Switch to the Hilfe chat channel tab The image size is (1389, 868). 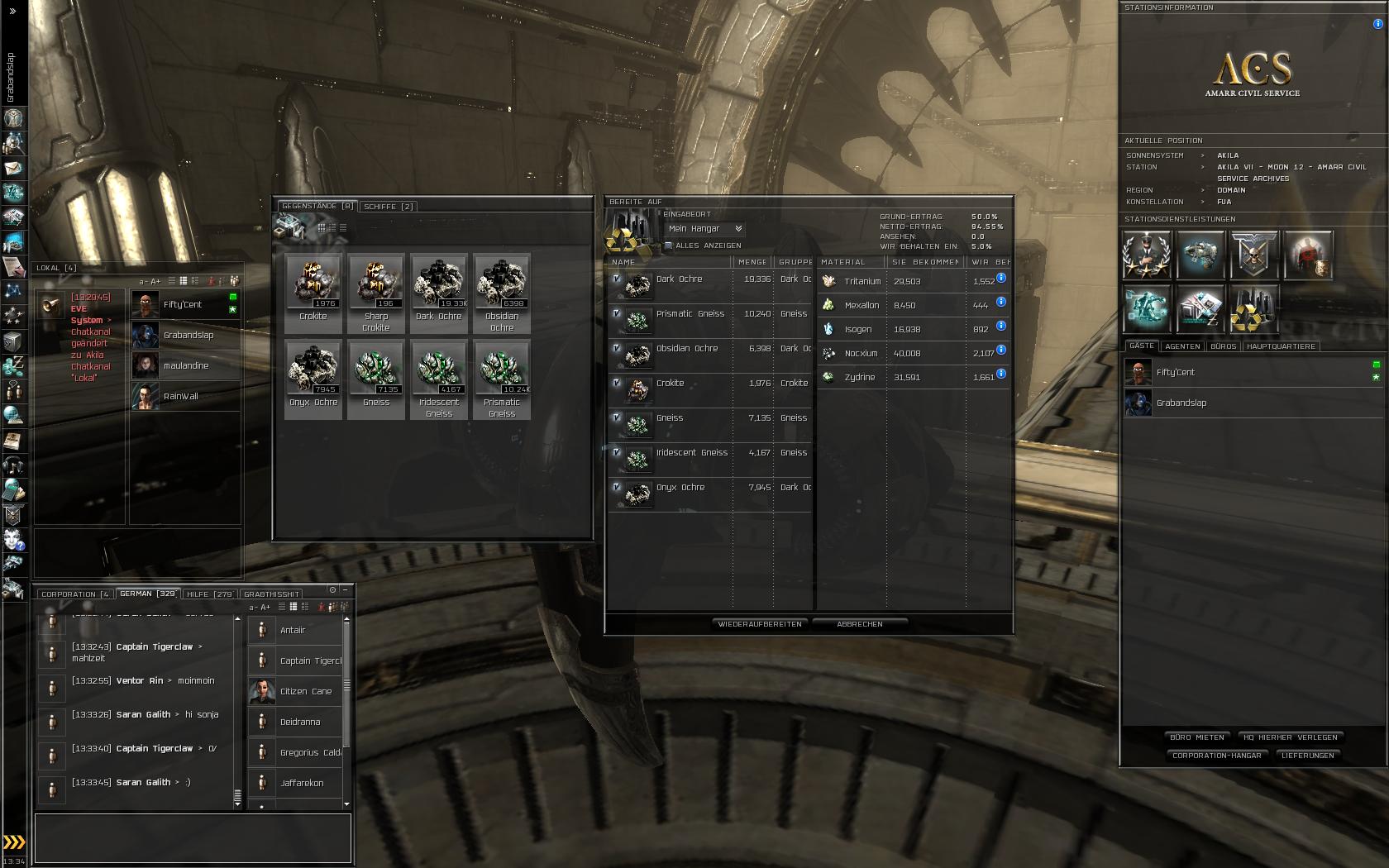[x=210, y=594]
